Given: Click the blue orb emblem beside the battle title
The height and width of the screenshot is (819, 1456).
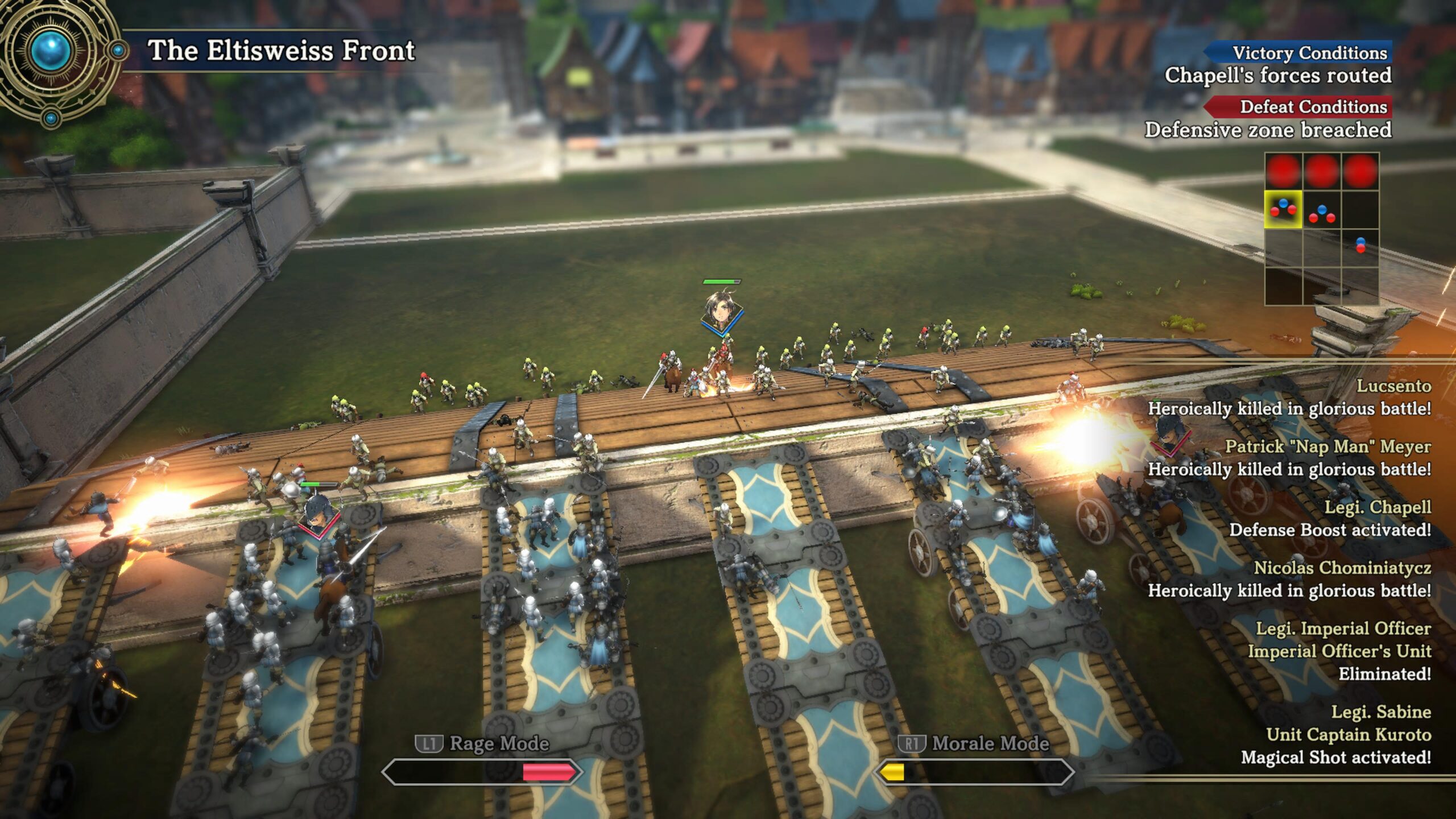Looking at the screenshot, I should 51,51.
